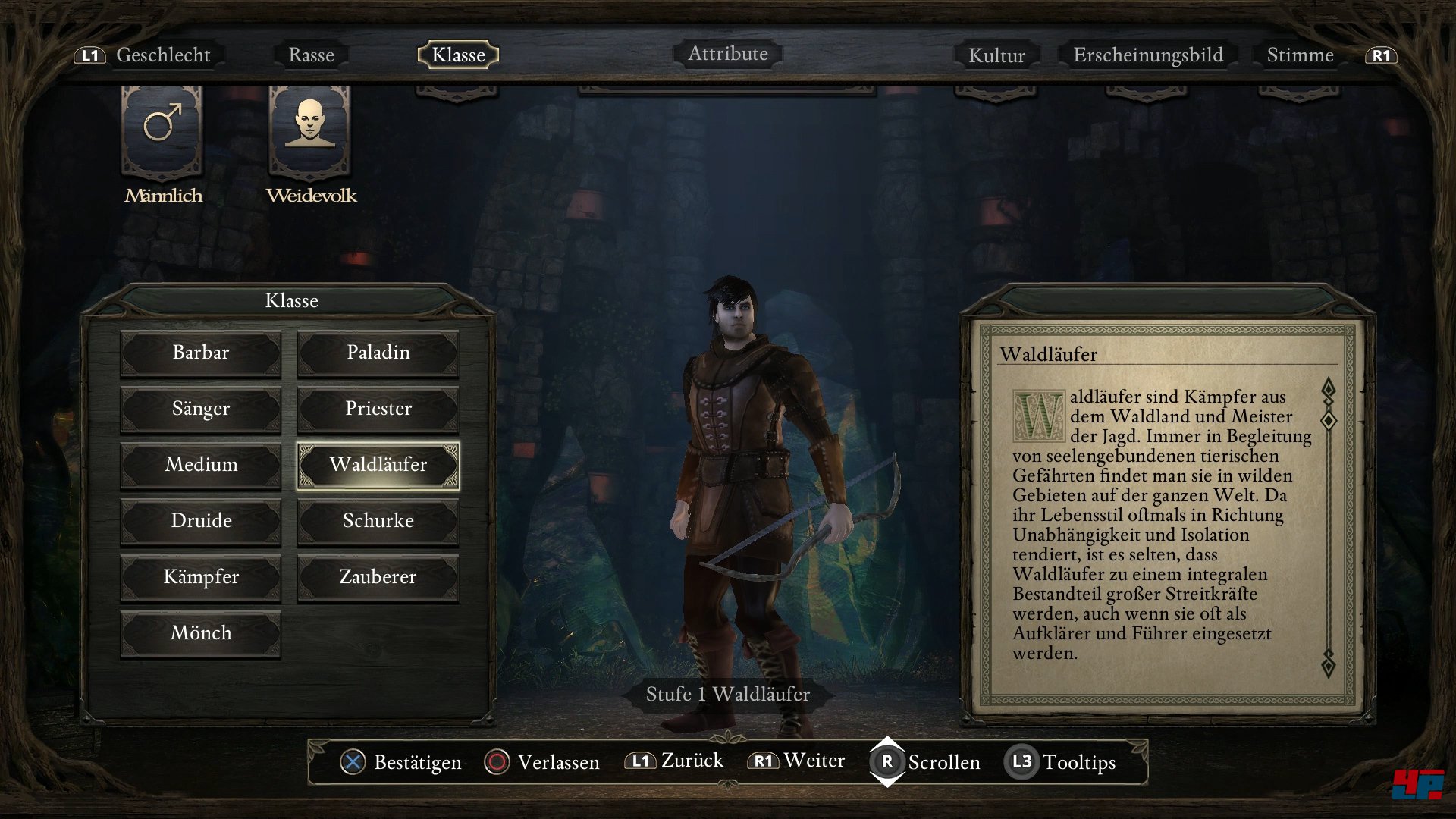Switch to the Erscheinungsbild tab

point(1147,55)
